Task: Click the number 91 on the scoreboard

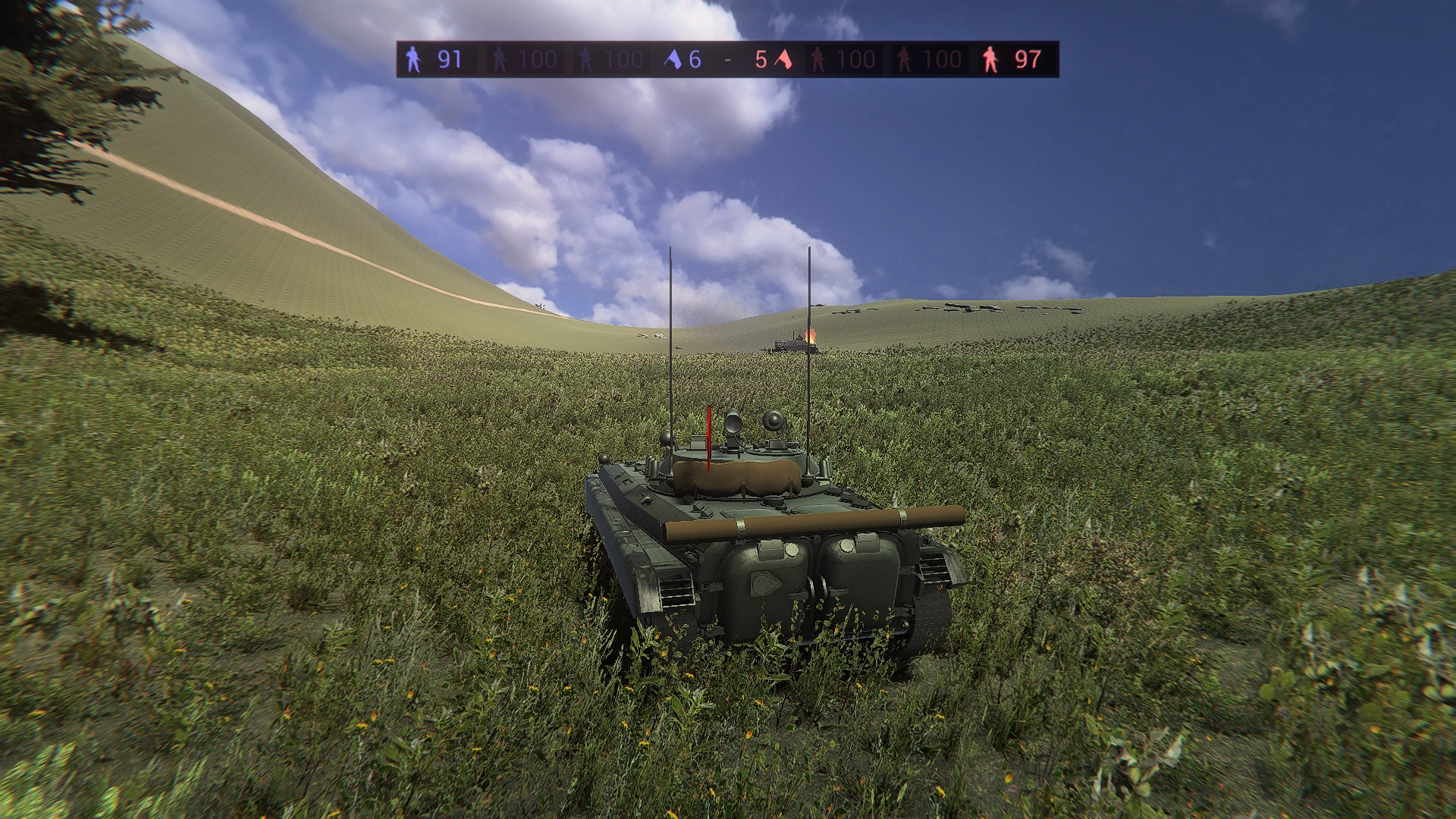Action: 450,59
